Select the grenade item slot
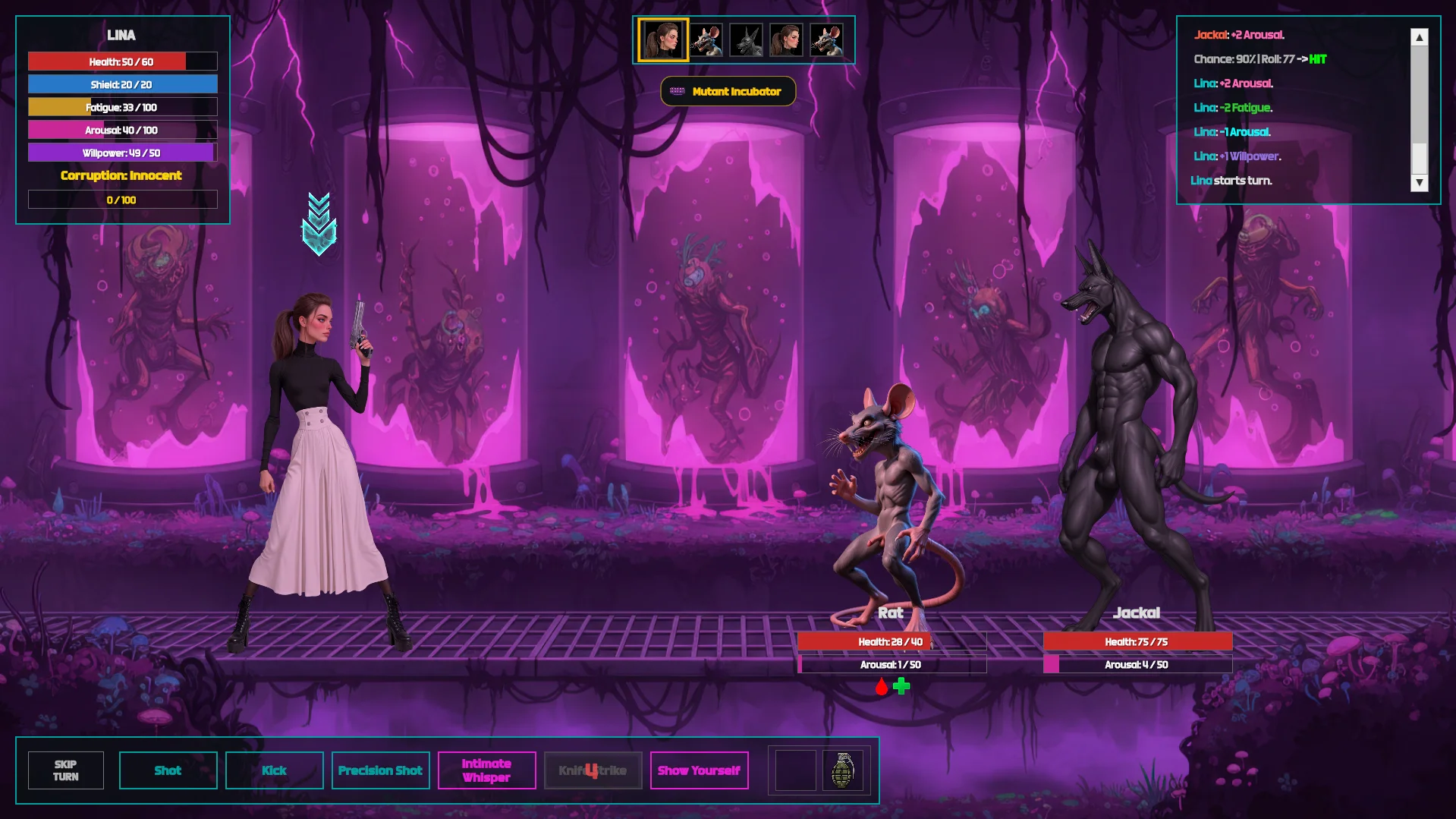This screenshot has width=1456, height=819. pyautogui.click(x=842, y=770)
